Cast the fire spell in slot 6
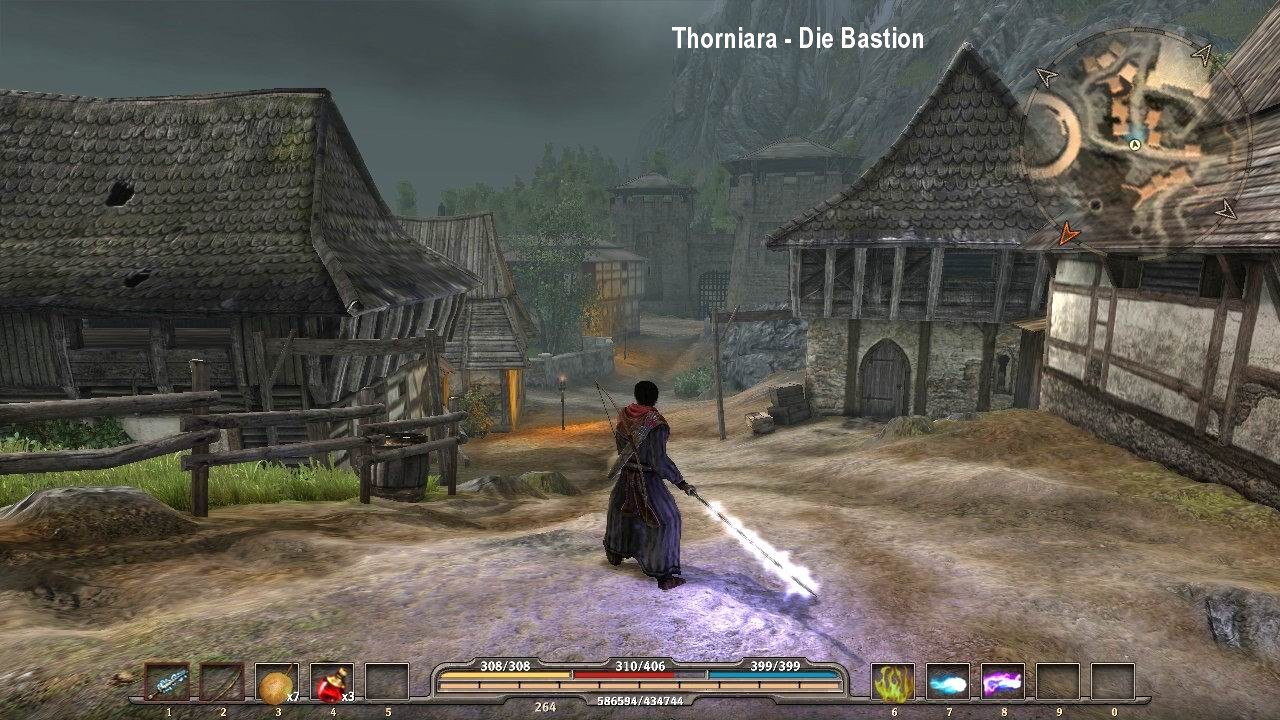1280x720 pixels. 893,681
